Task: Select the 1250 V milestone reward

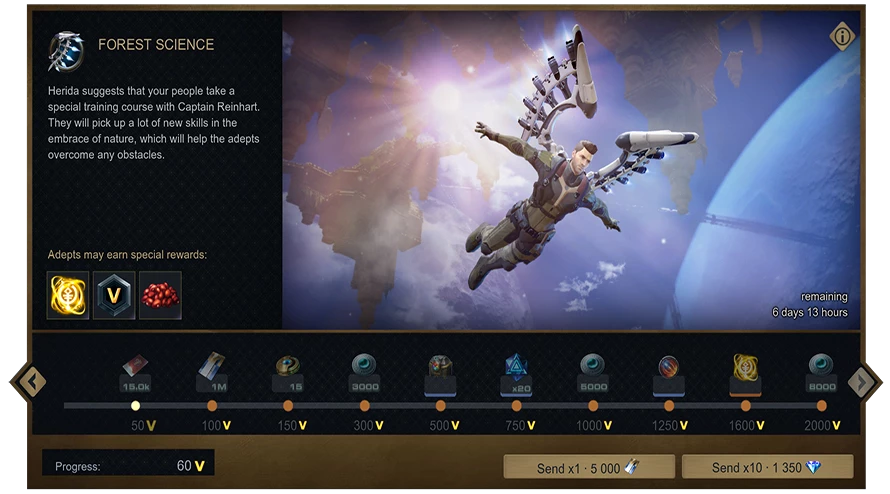Action: pyautogui.click(x=669, y=372)
